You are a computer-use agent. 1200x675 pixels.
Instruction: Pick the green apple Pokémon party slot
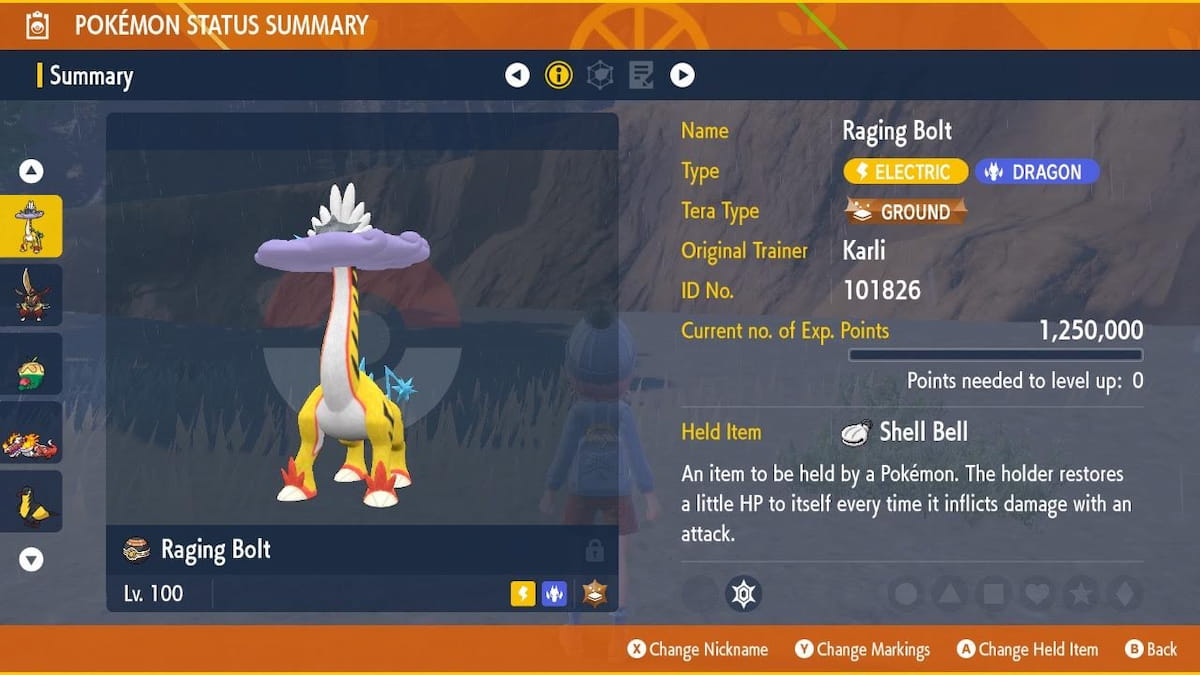31,364
